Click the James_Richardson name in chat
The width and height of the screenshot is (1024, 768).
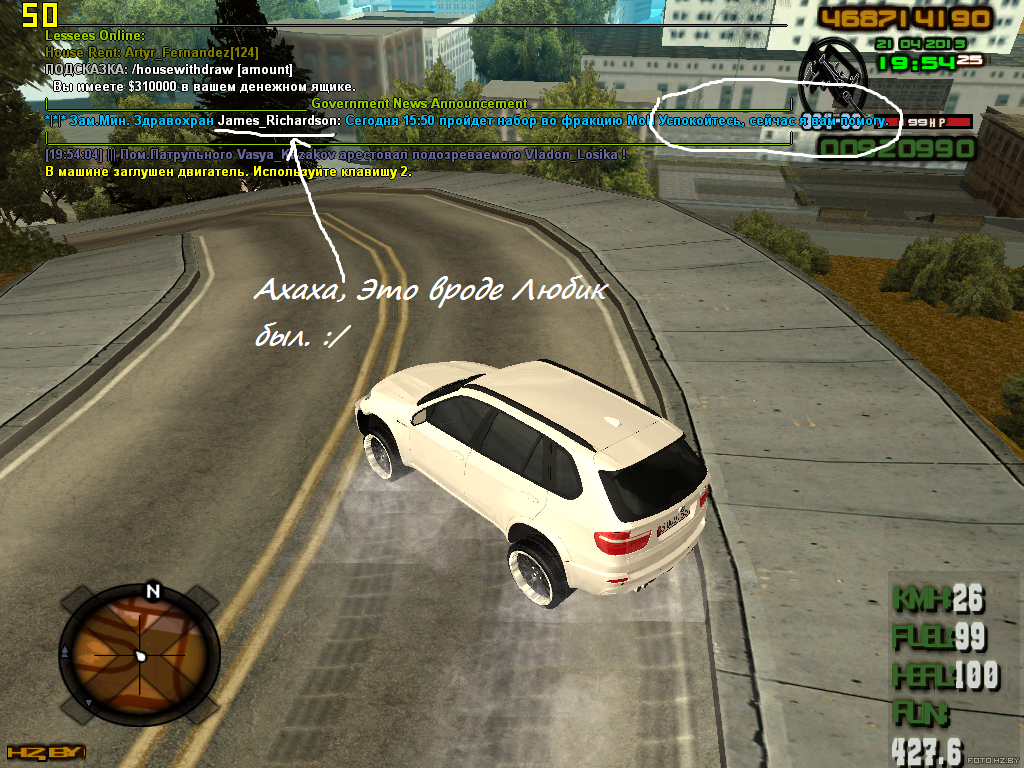(x=279, y=120)
